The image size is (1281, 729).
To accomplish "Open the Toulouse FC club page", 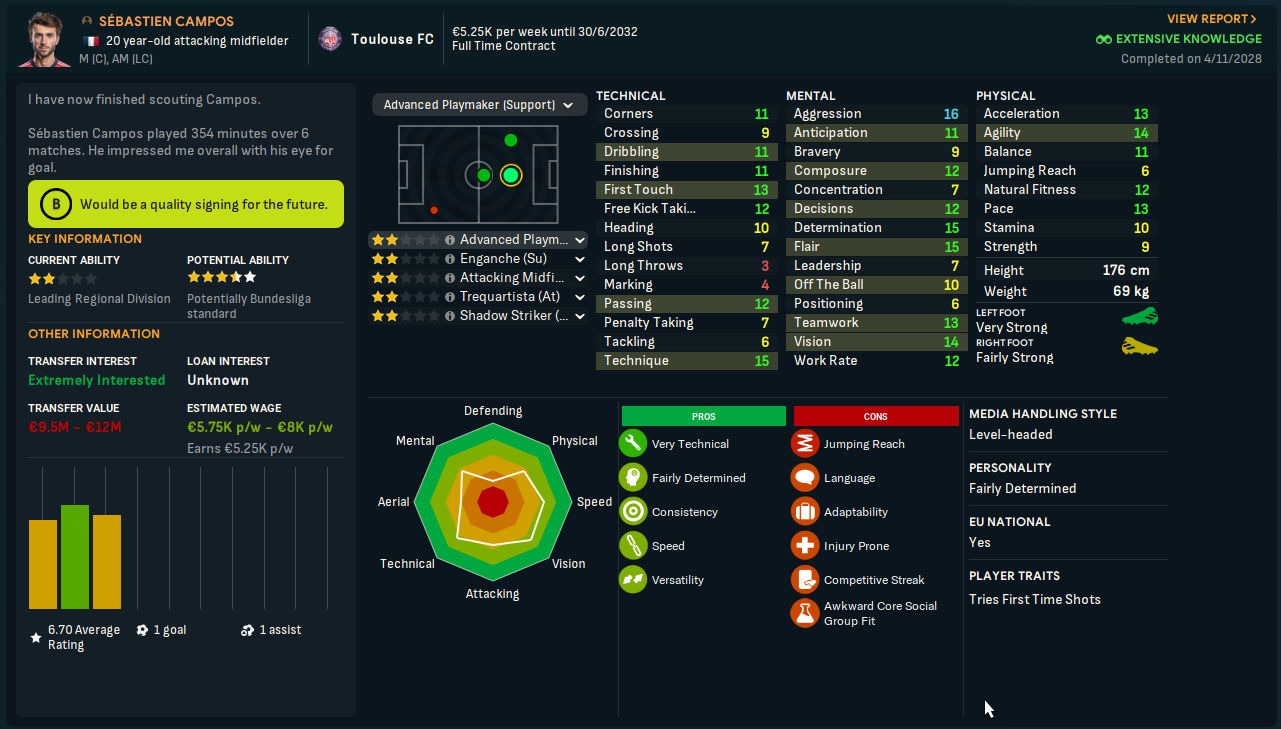I will 392,39.
